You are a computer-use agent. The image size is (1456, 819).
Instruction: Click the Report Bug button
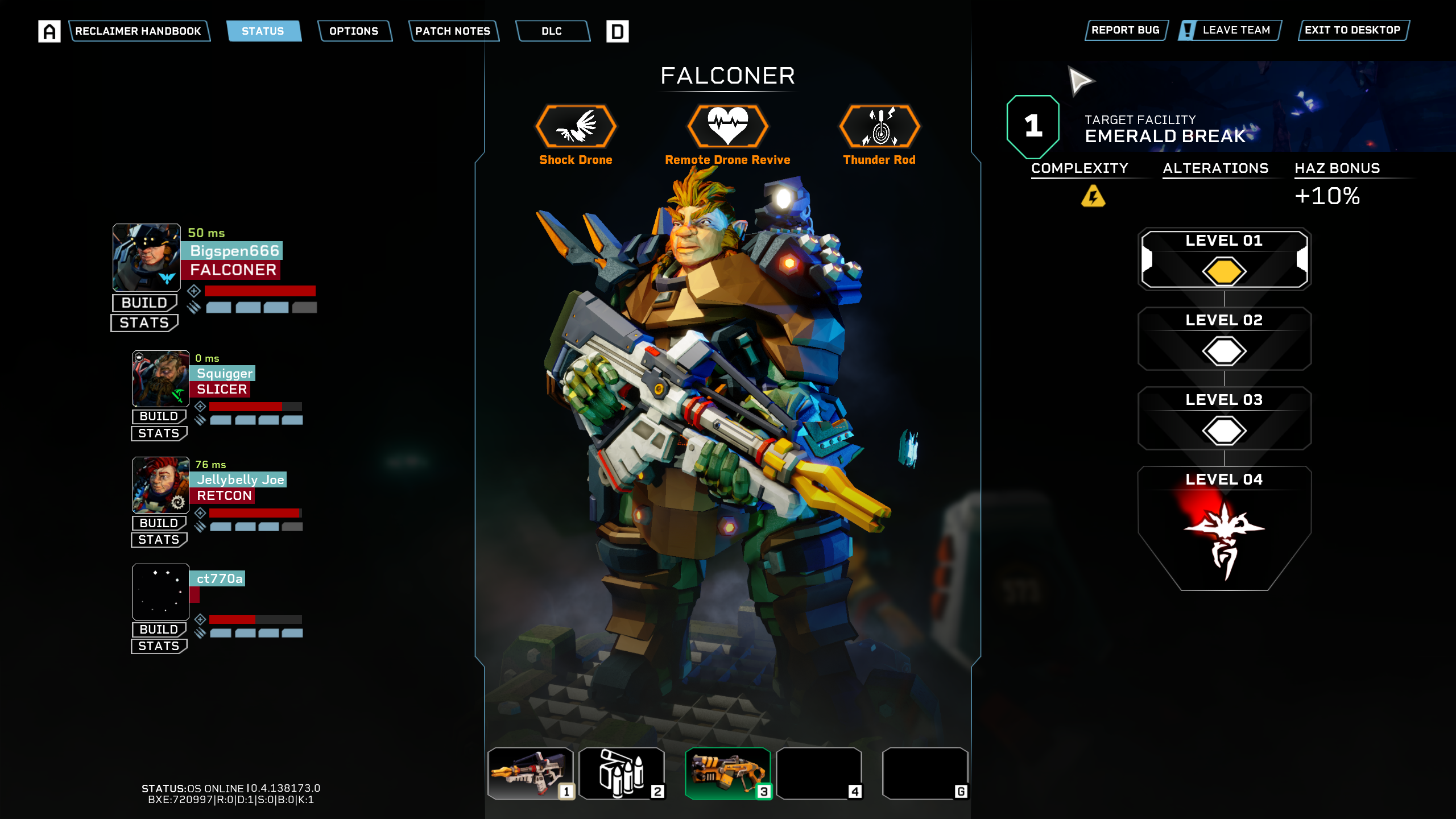pyautogui.click(x=1125, y=30)
